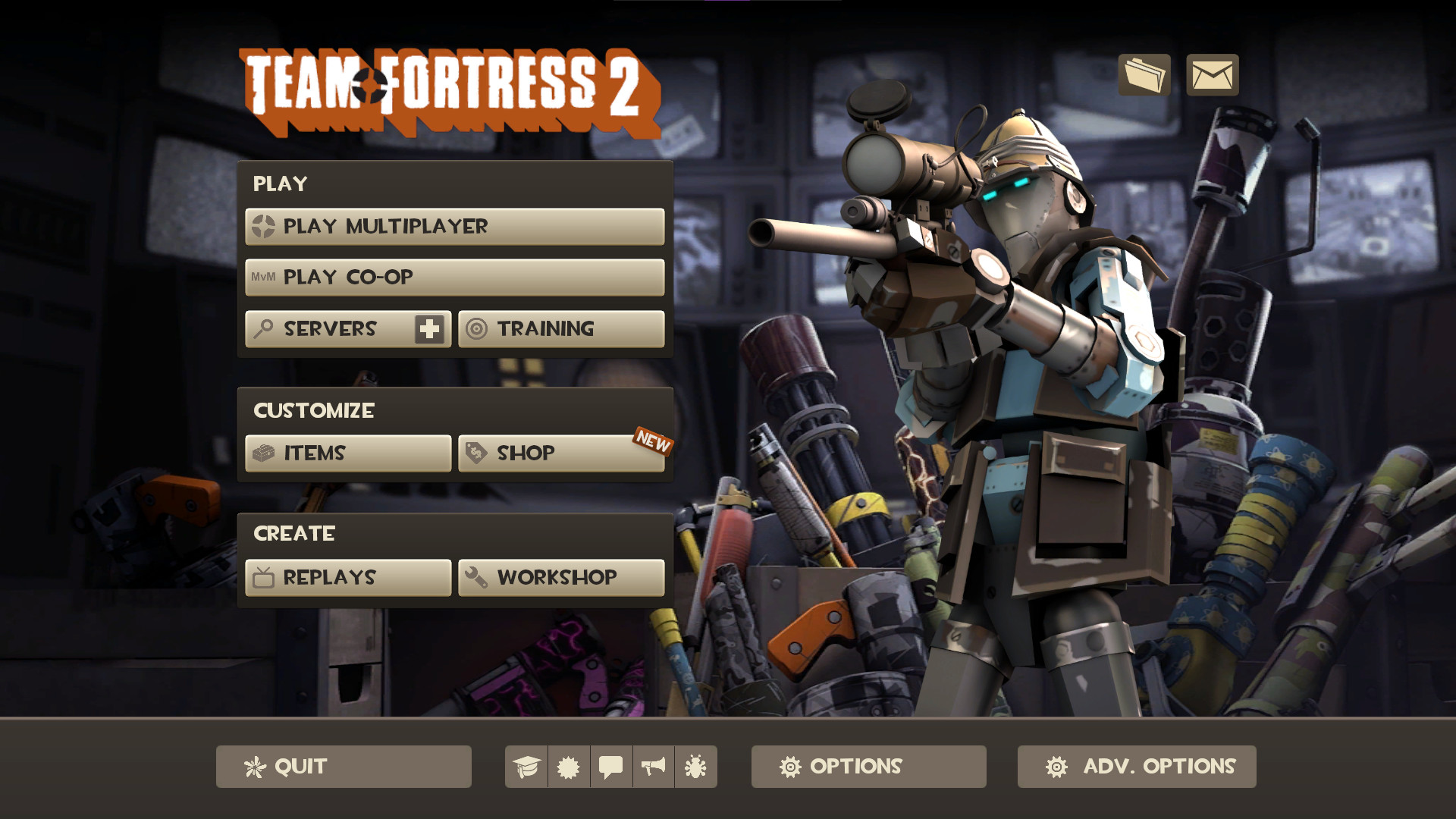
Task: Click the speech bubble comments icon
Action: 611,767
